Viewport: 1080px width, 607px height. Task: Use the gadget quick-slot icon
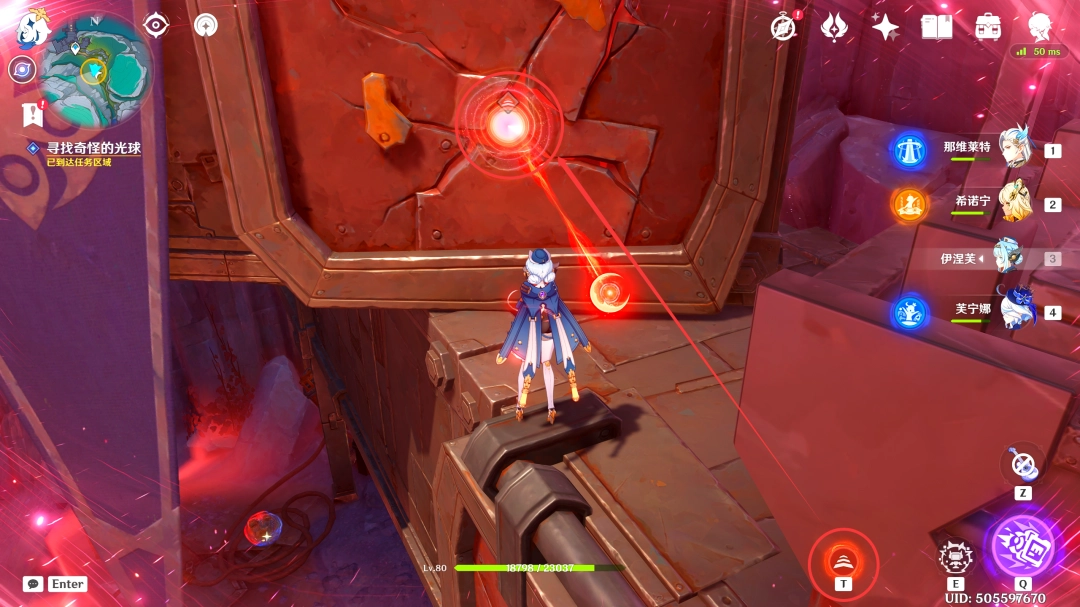click(x=1022, y=463)
